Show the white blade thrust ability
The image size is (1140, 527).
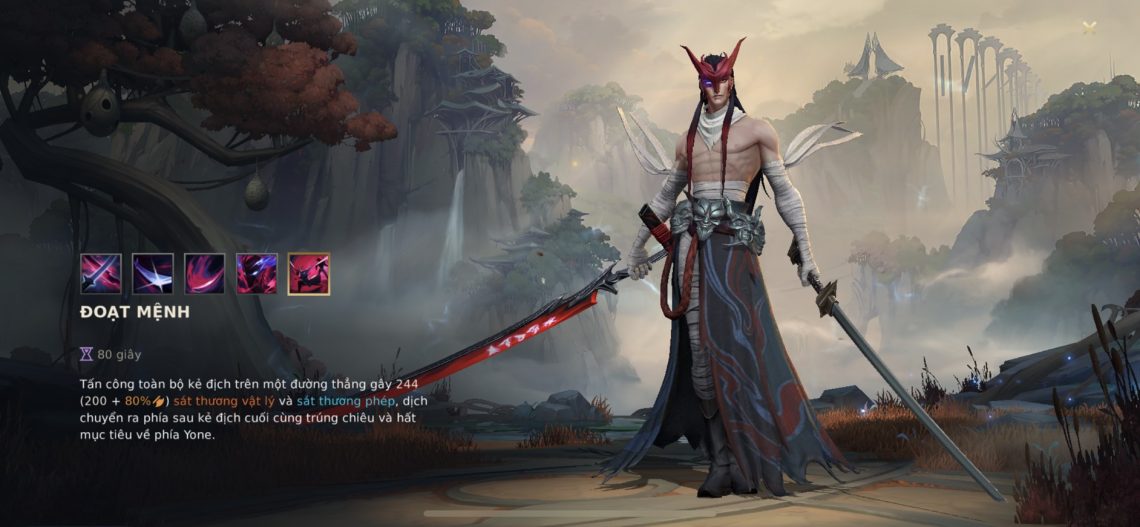click(x=153, y=273)
